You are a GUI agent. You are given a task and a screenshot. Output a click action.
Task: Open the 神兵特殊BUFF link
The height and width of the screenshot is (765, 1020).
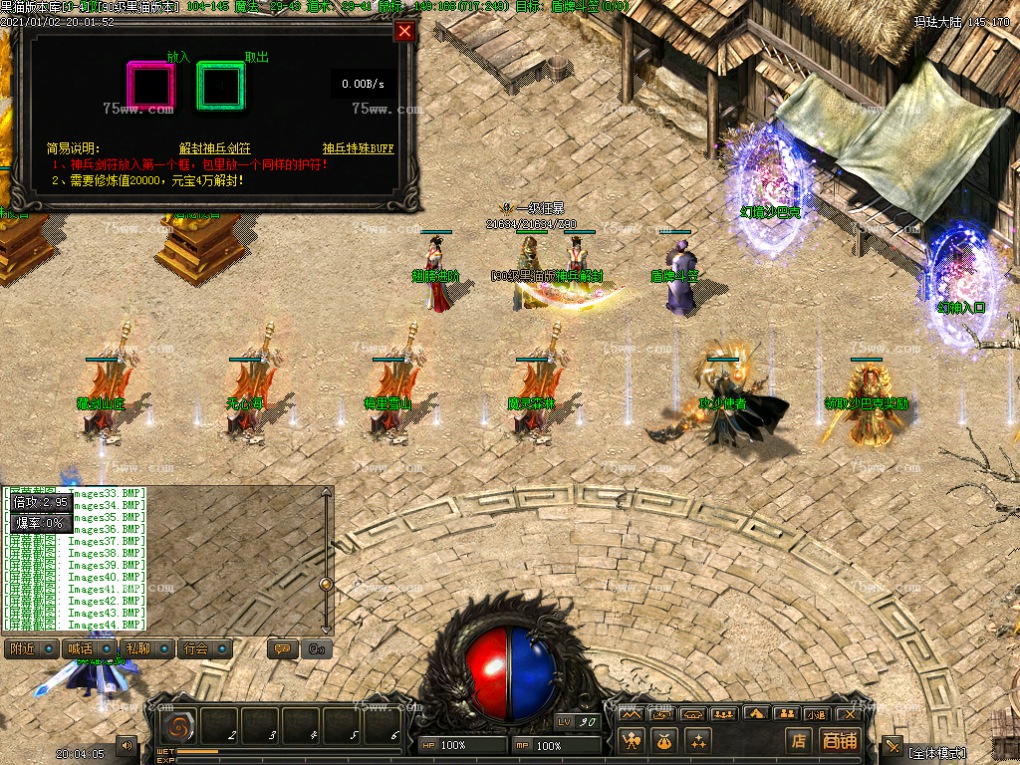pyautogui.click(x=357, y=148)
